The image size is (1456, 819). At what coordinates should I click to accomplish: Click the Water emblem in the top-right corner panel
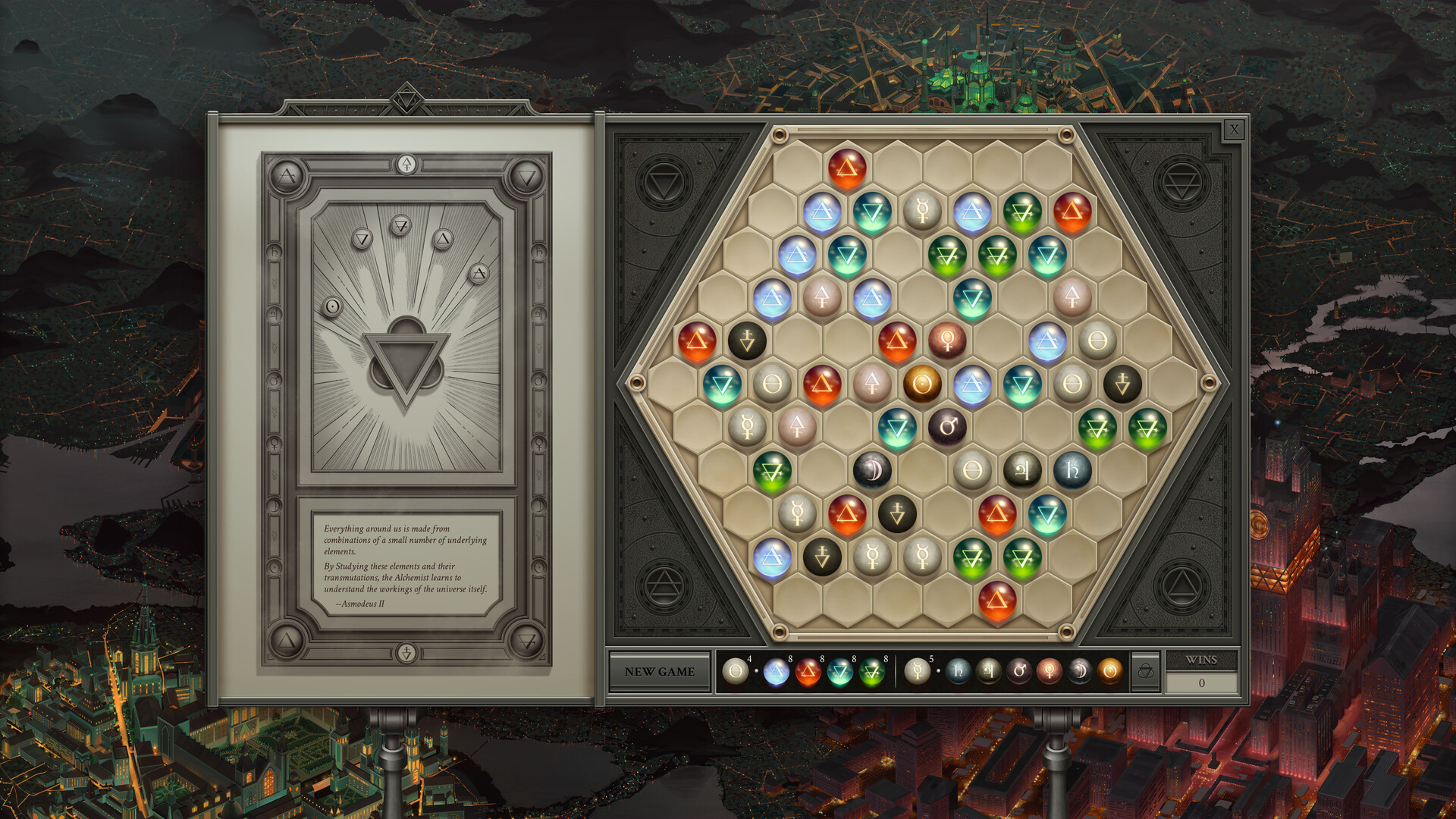click(x=1182, y=184)
